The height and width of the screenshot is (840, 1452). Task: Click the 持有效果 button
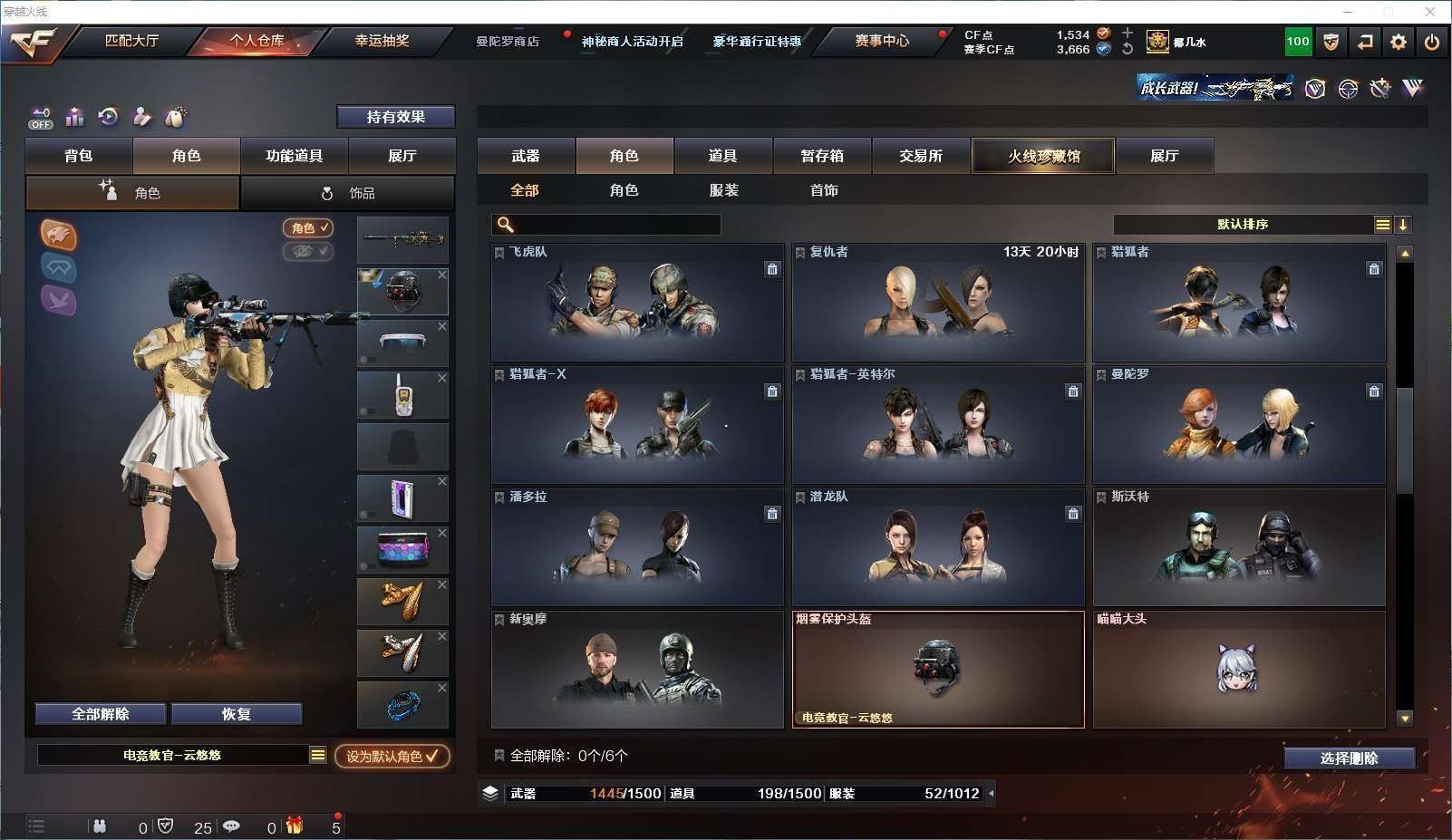click(395, 117)
